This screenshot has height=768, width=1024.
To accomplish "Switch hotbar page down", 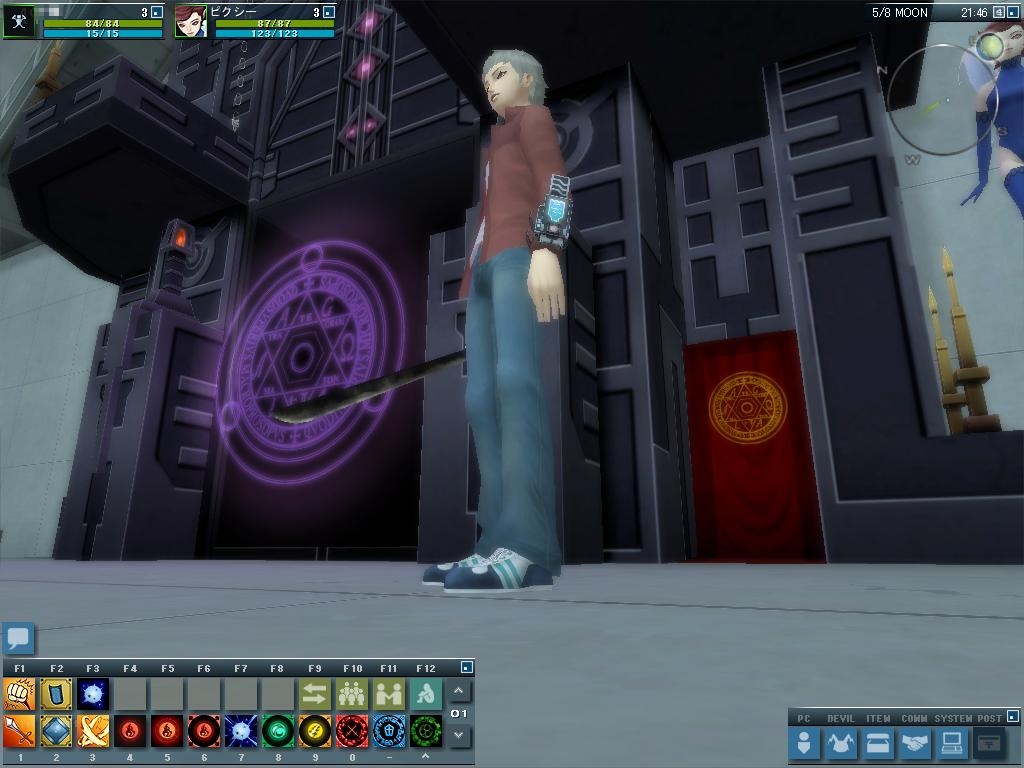I will (x=459, y=734).
